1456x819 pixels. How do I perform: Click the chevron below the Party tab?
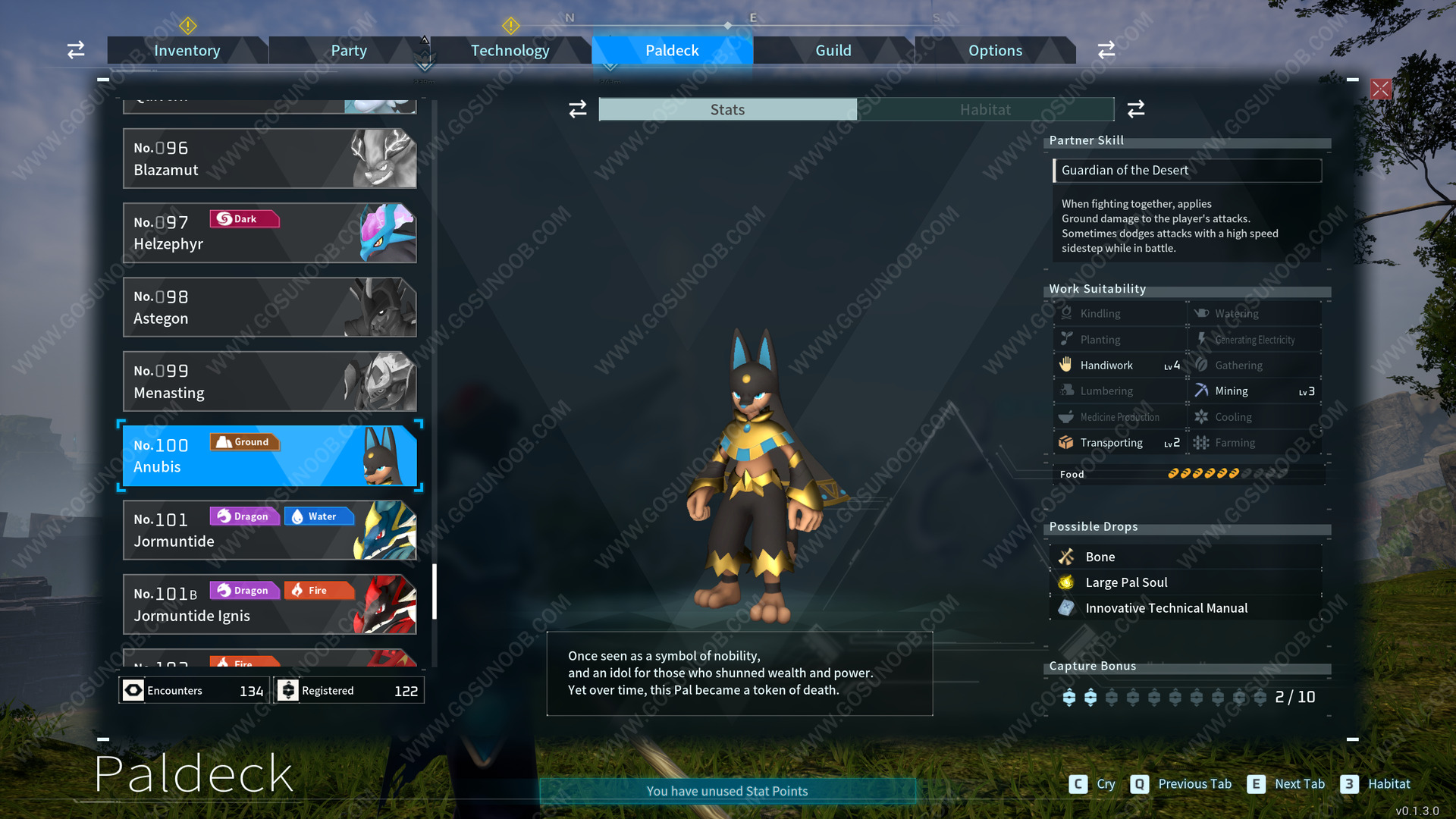(425, 61)
